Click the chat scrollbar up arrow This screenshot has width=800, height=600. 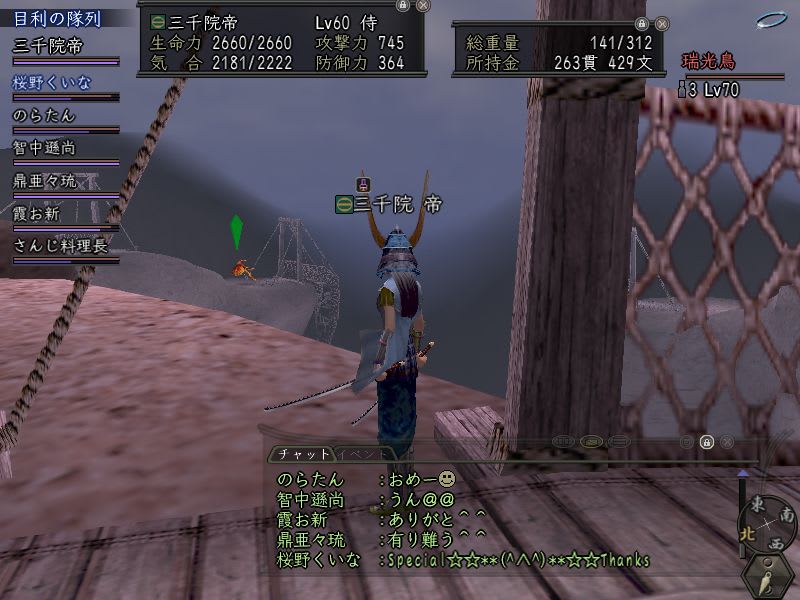pos(742,473)
